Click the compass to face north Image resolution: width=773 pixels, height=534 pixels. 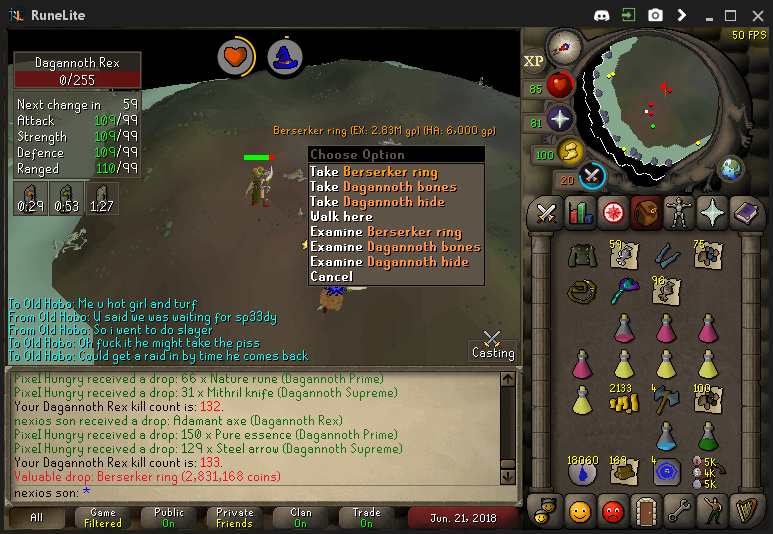[565, 46]
